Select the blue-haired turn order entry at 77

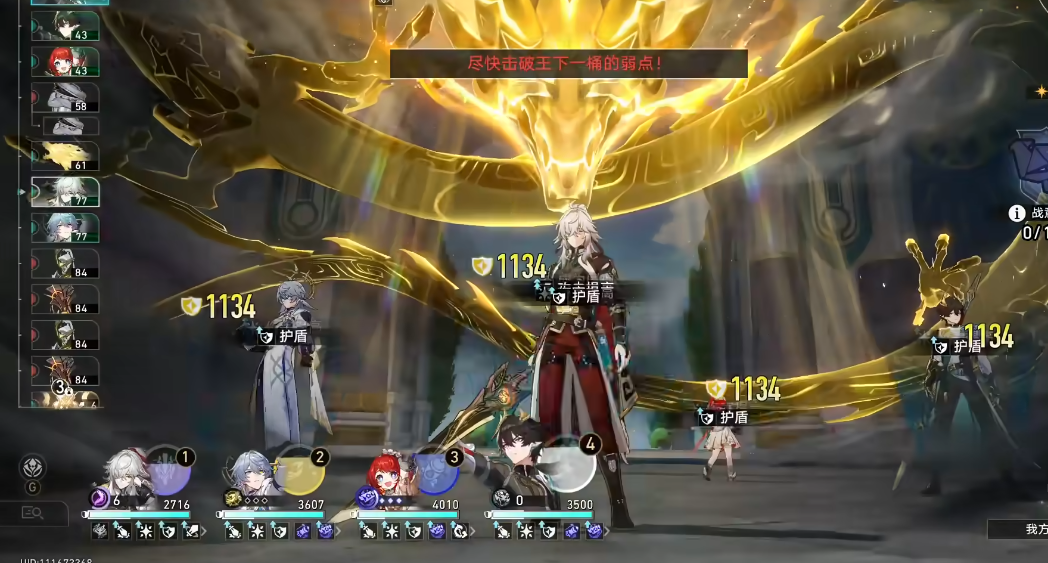65,228
